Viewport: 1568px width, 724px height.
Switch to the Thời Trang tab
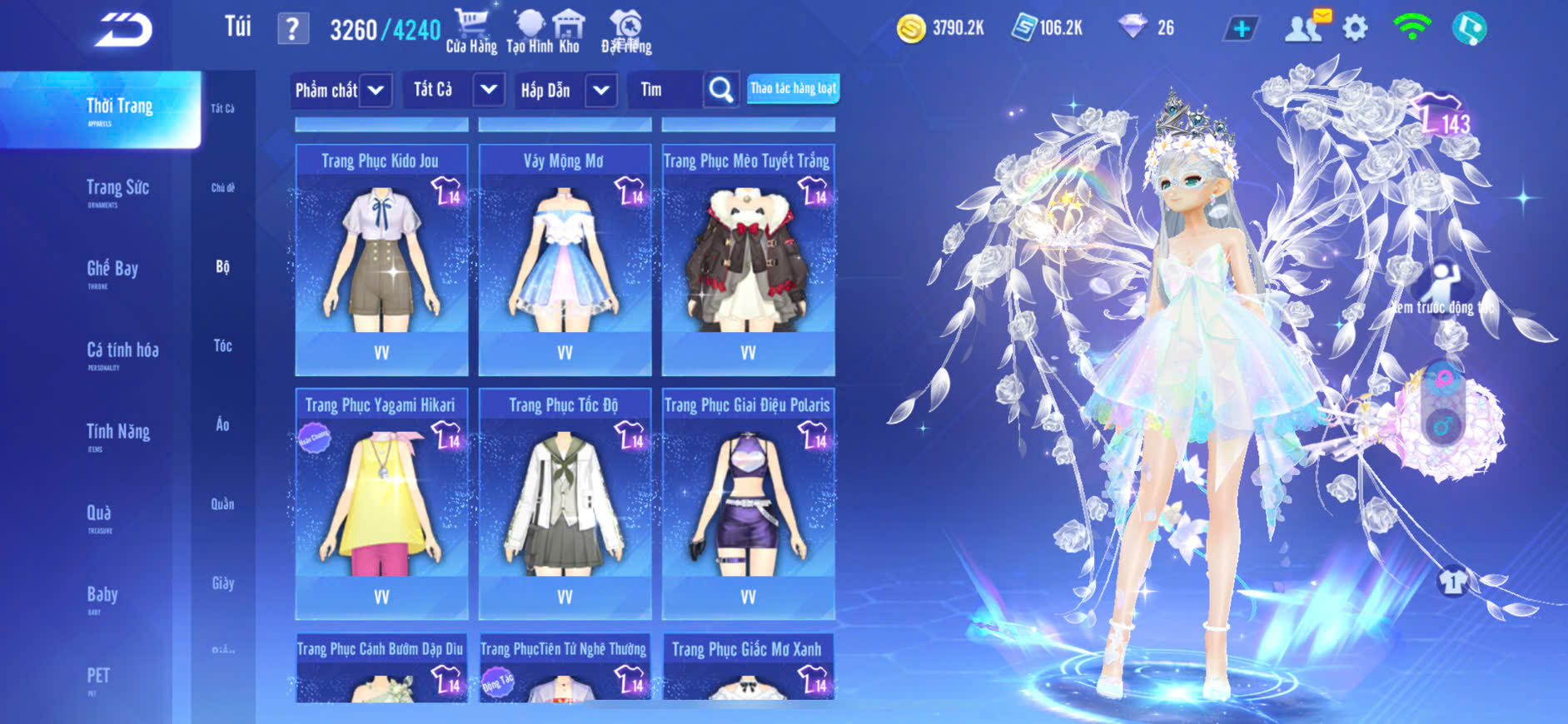pos(118,109)
